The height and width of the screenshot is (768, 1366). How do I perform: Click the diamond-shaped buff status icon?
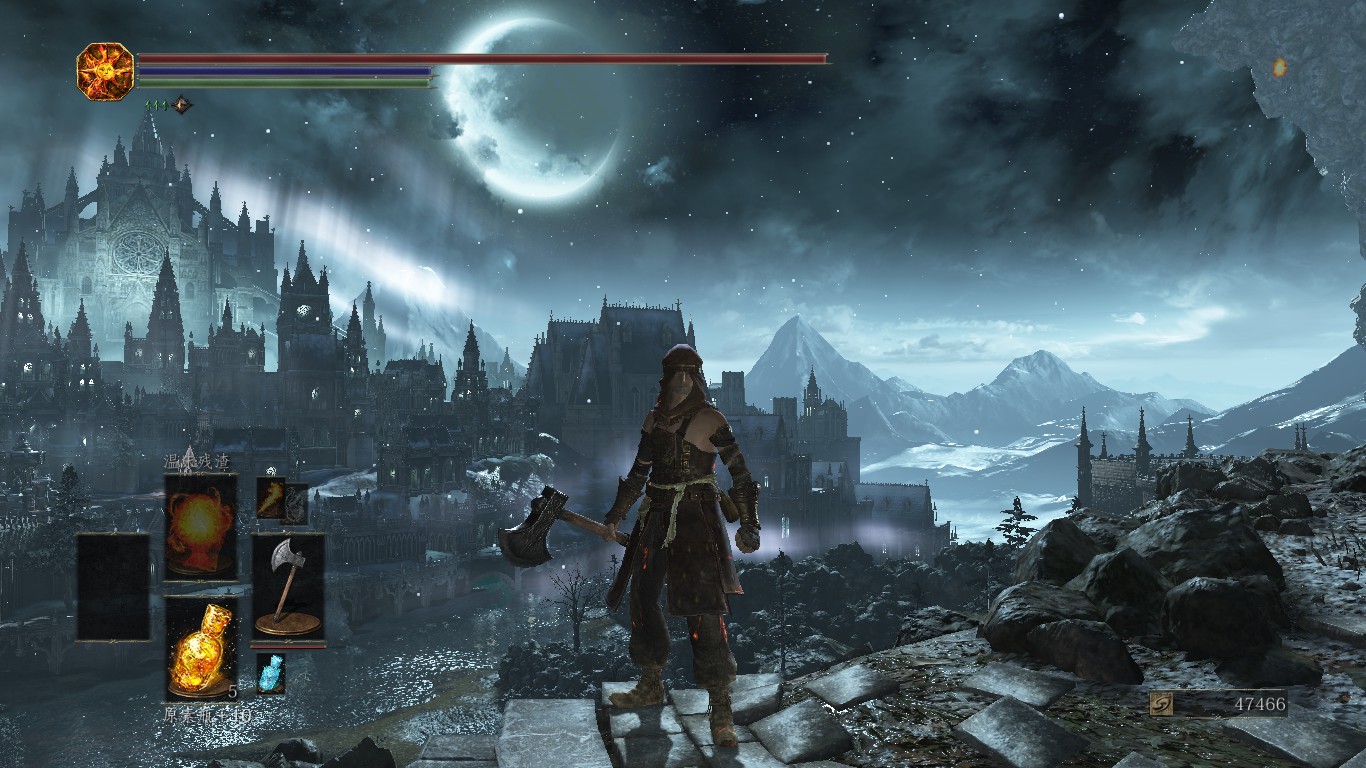[181, 104]
